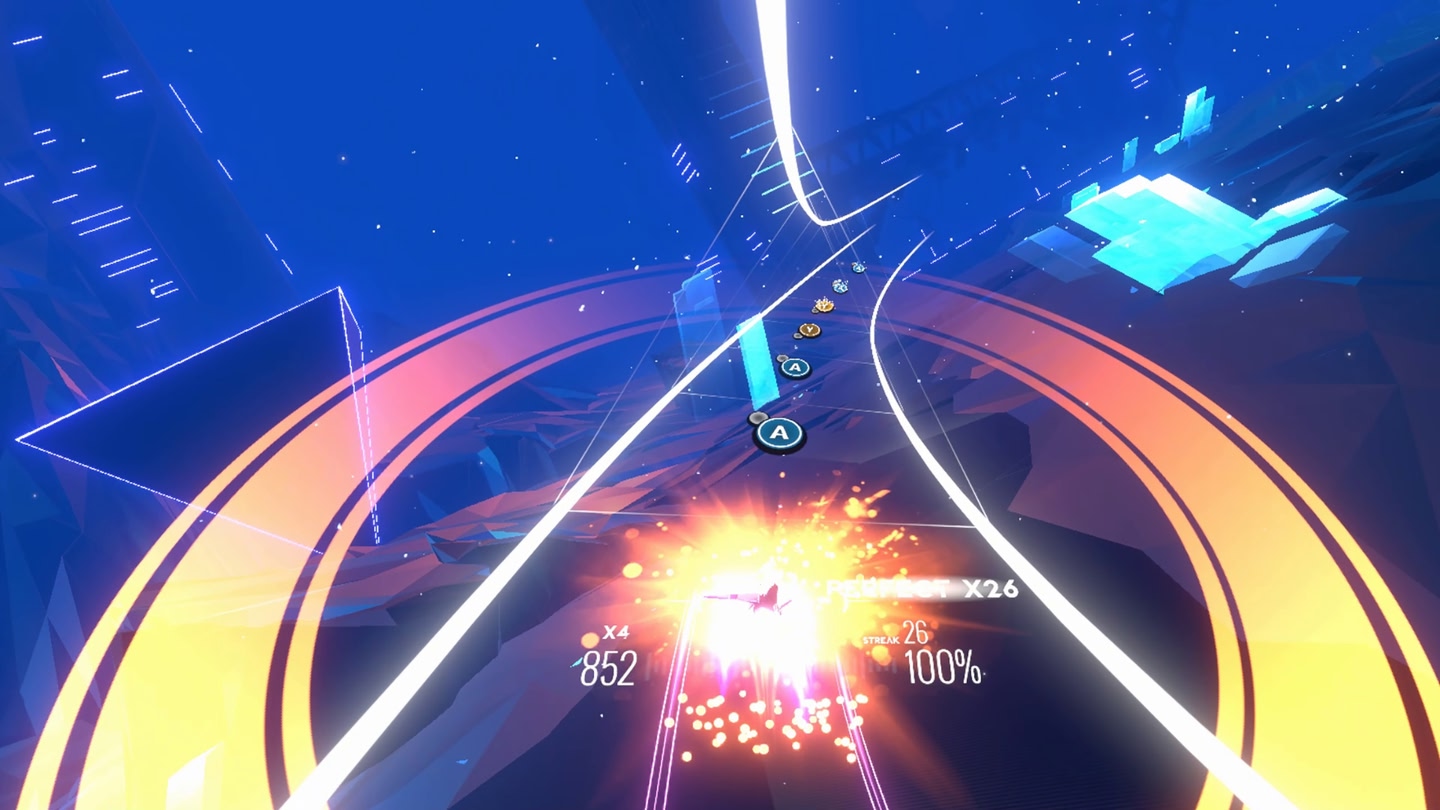
Task: Click the topmost blue X note
Action: click(x=857, y=267)
